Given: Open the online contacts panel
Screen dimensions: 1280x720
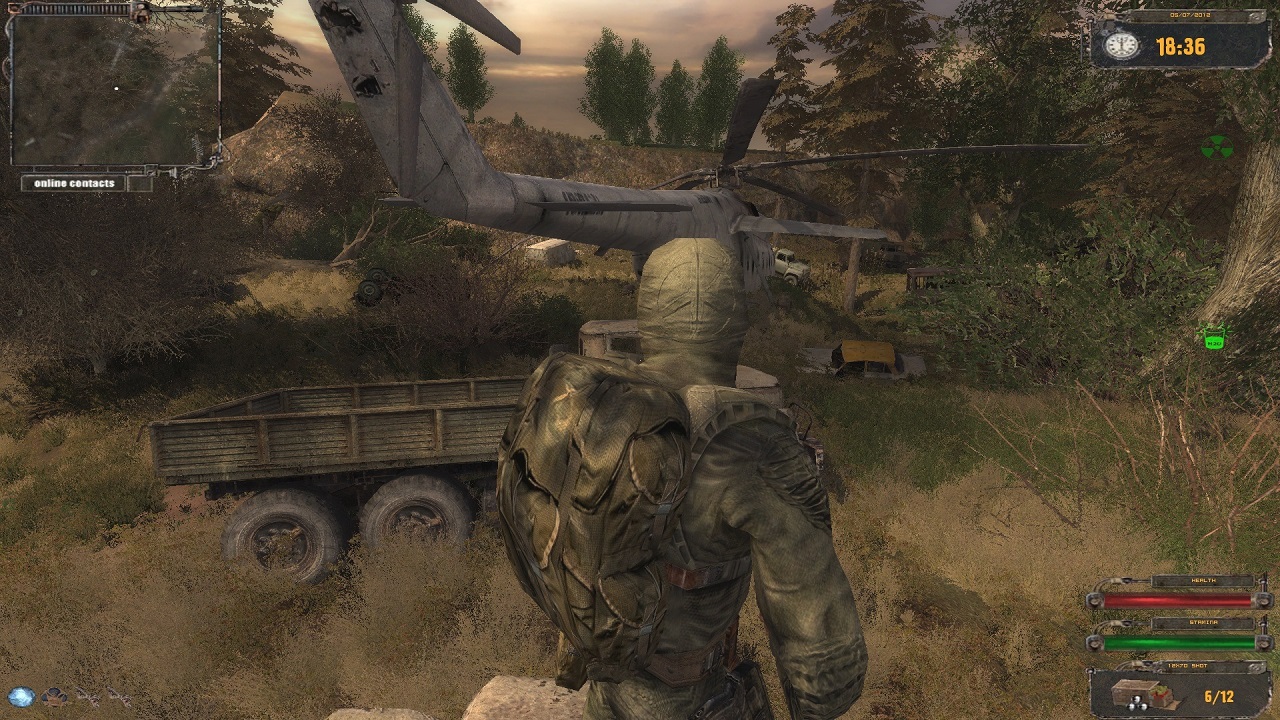Looking at the screenshot, I should tap(75, 183).
